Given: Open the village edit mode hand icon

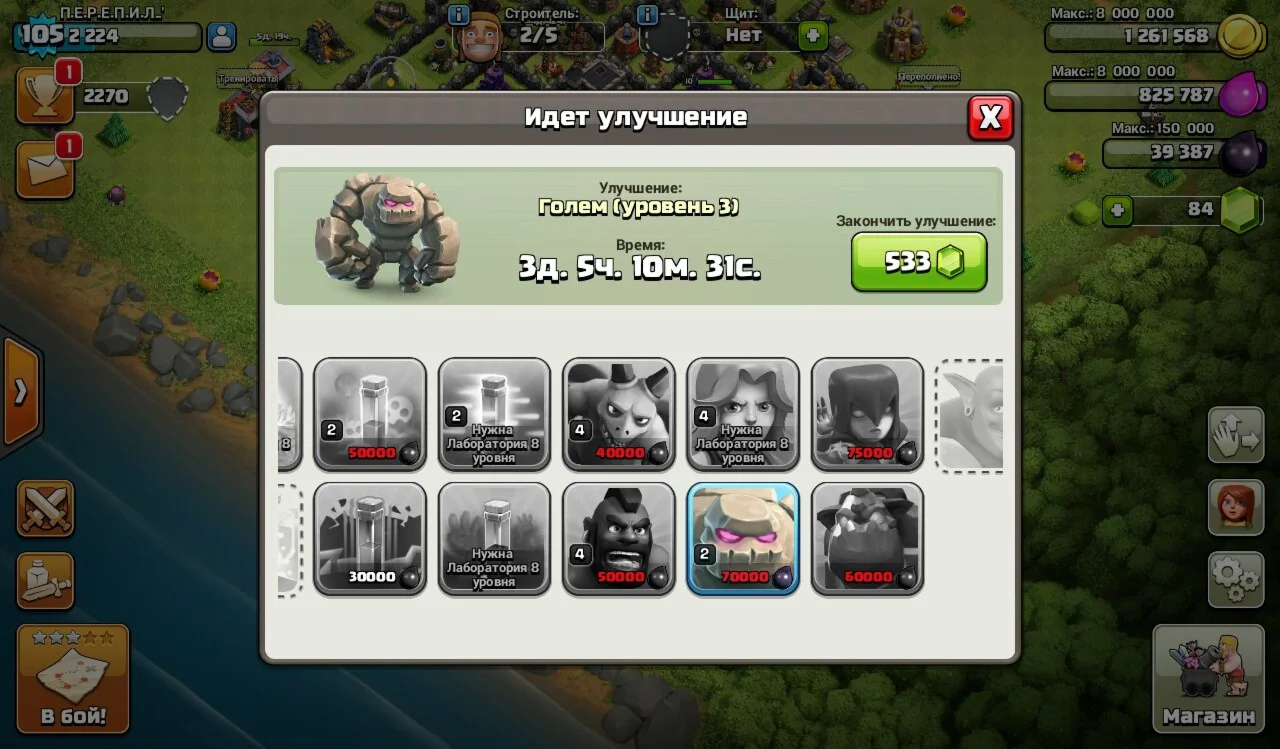Looking at the screenshot, I should 1236,437.
